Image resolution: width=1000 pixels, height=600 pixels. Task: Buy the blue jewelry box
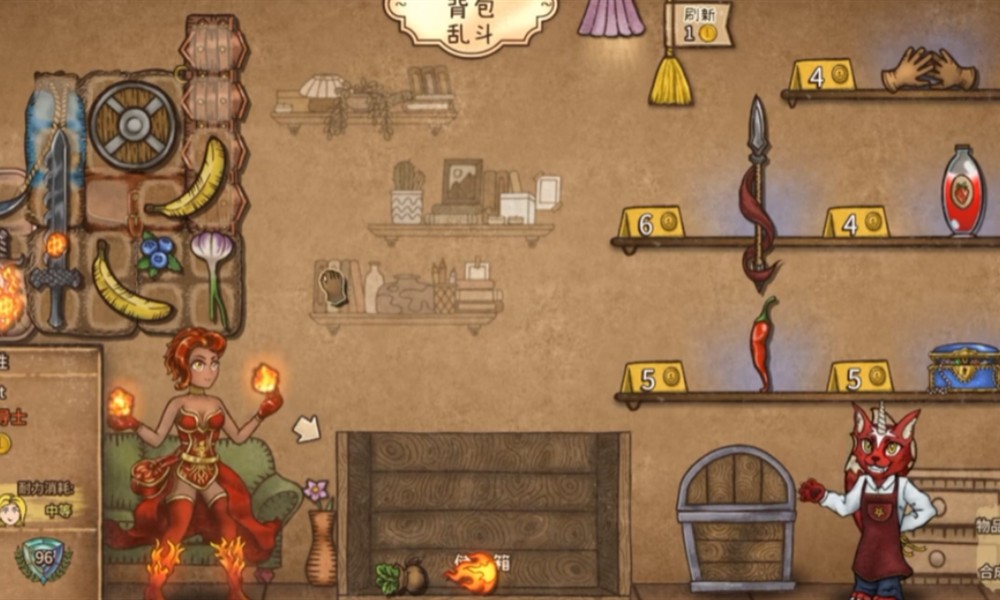point(964,366)
